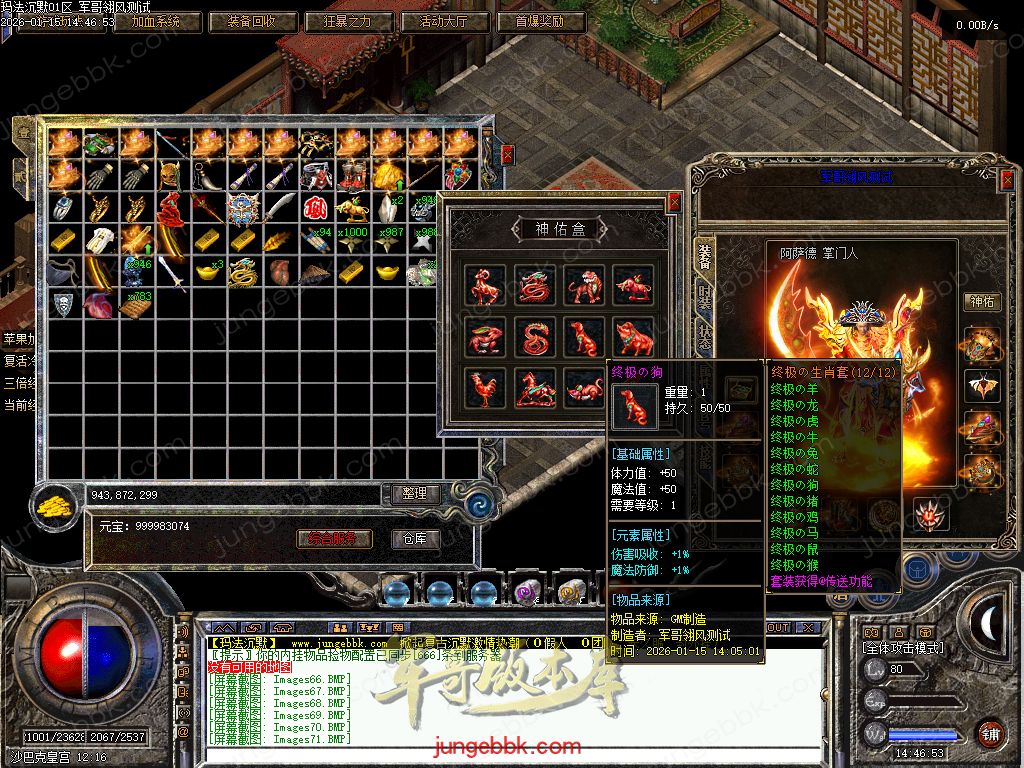Open the 装备回收 equipment recycle menu
The height and width of the screenshot is (768, 1024).
click(255, 21)
